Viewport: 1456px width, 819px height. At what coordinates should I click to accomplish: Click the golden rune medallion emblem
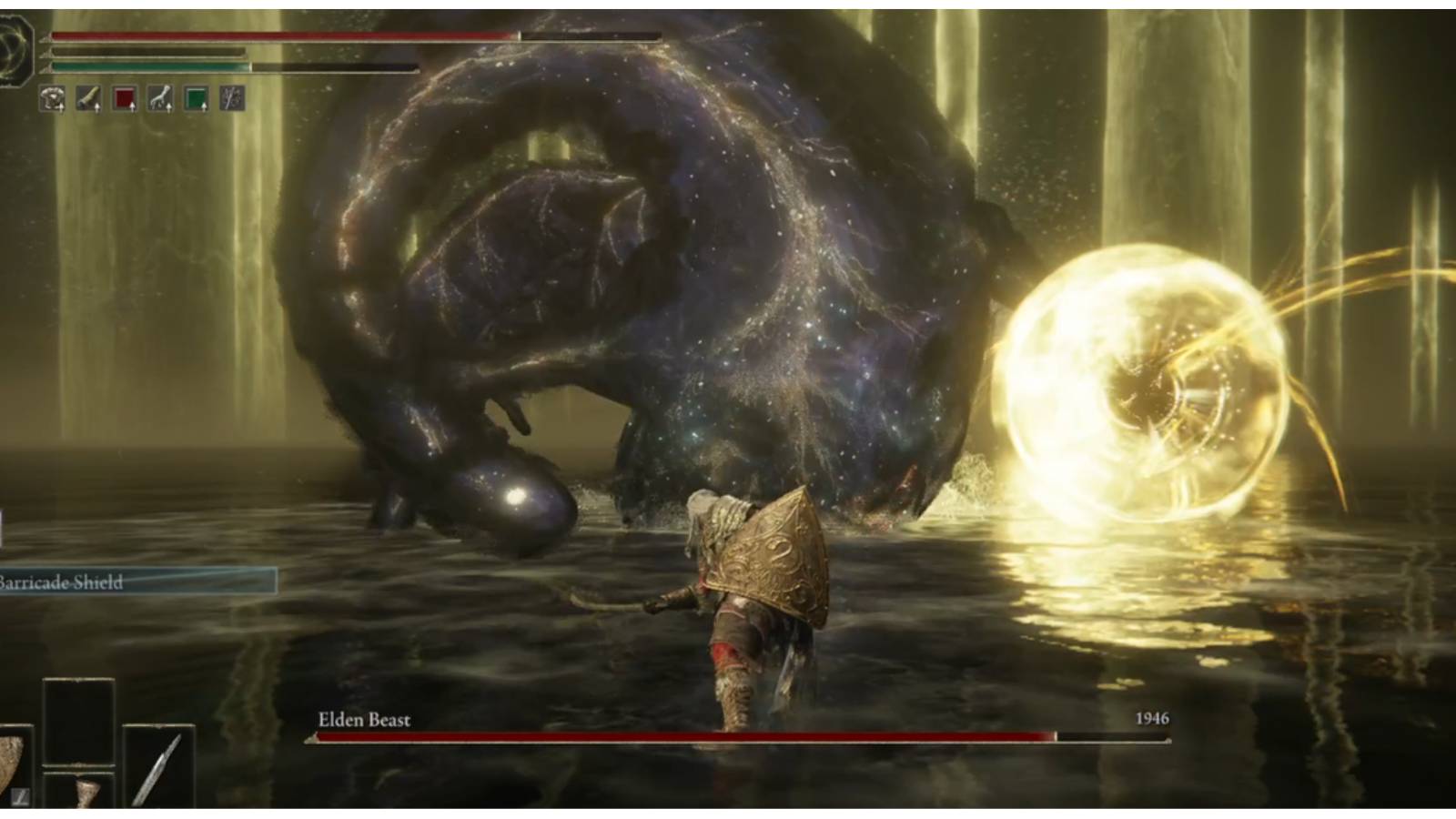(15, 45)
